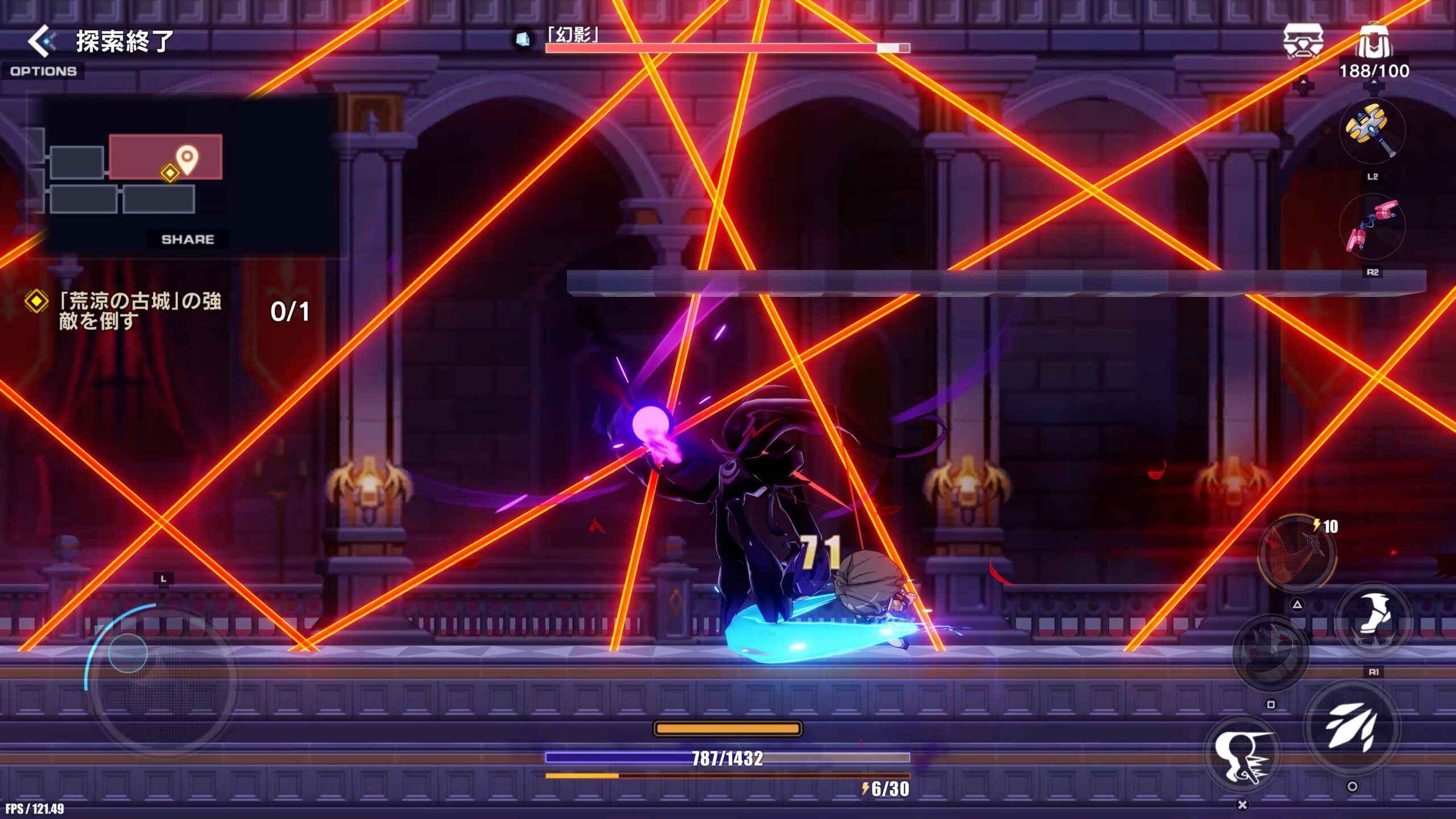The image size is (1456, 819).
Task: Tap the jump boot button
Action: (1374, 620)
